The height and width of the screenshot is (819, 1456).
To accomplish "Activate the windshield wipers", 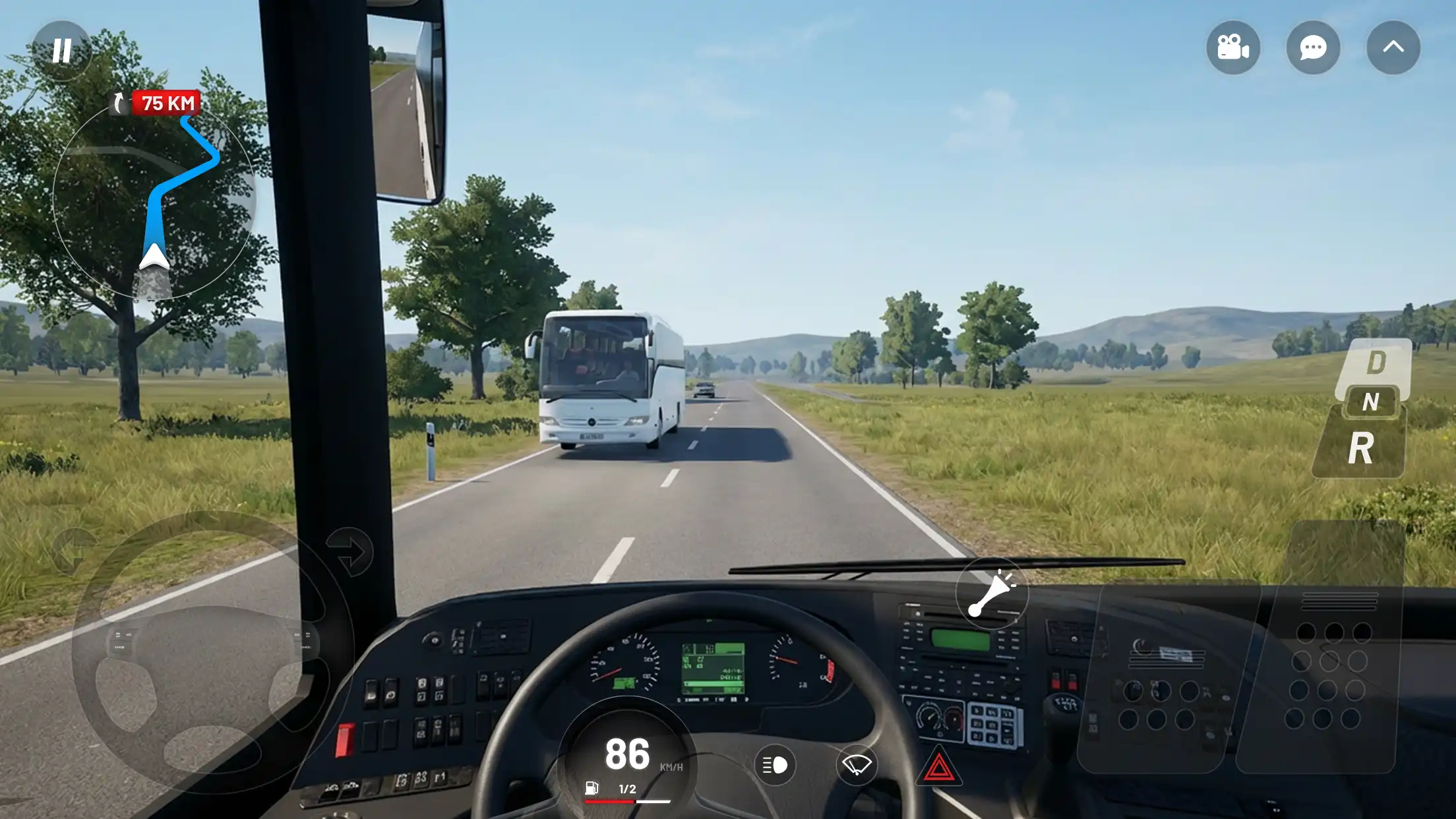I will point(856,766).
